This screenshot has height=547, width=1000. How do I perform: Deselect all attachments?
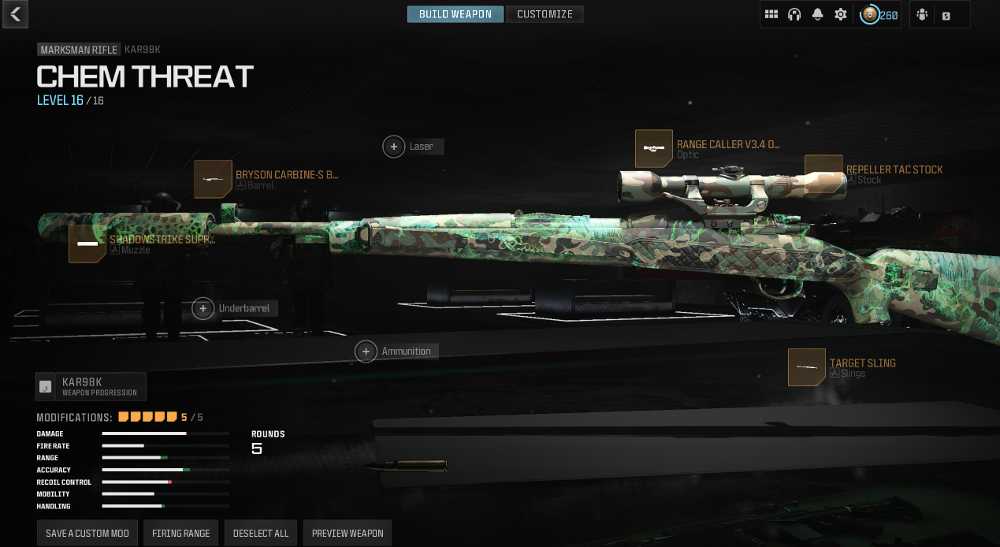coord(260,533)
